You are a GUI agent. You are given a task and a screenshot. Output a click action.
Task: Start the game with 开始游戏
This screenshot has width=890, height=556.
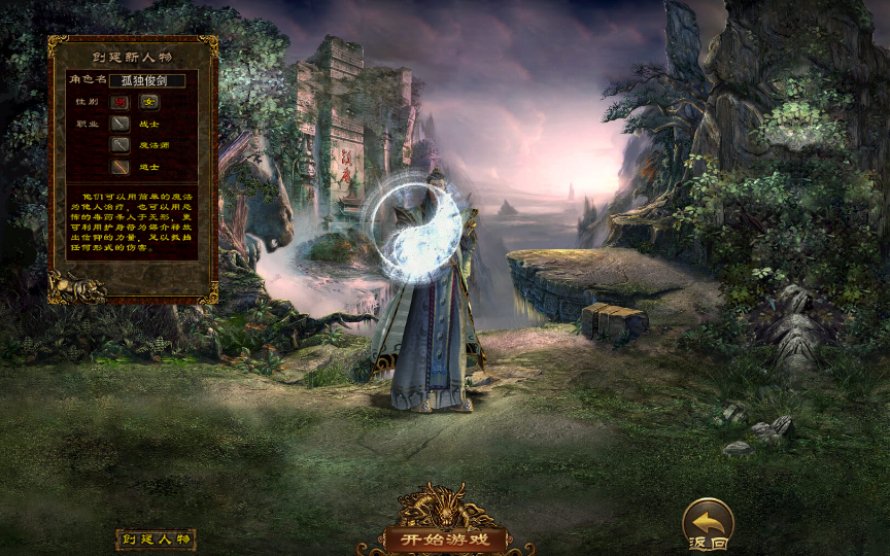point(445,539)
